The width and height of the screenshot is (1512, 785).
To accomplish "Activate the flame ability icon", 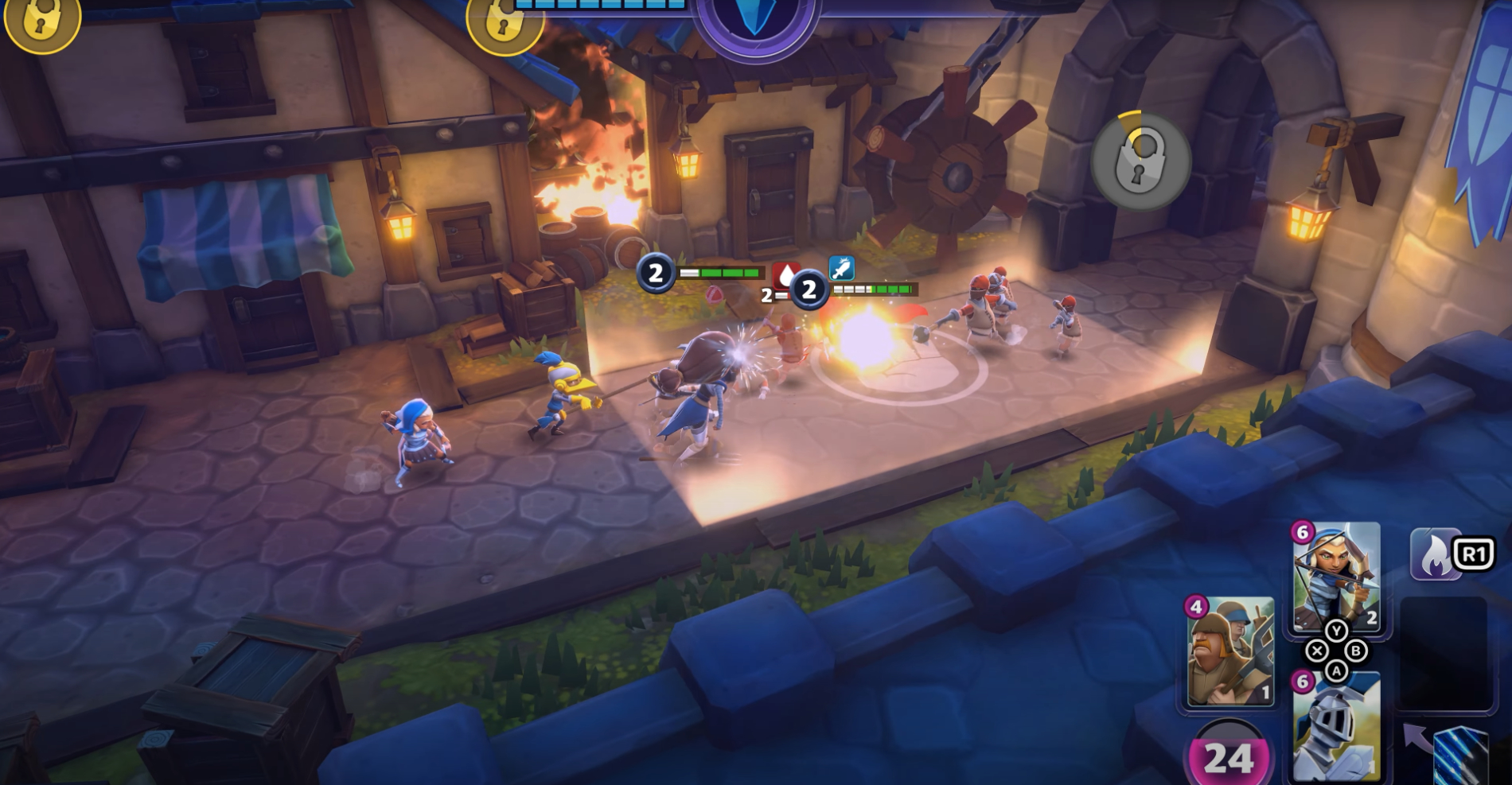I will (1434, 554).
